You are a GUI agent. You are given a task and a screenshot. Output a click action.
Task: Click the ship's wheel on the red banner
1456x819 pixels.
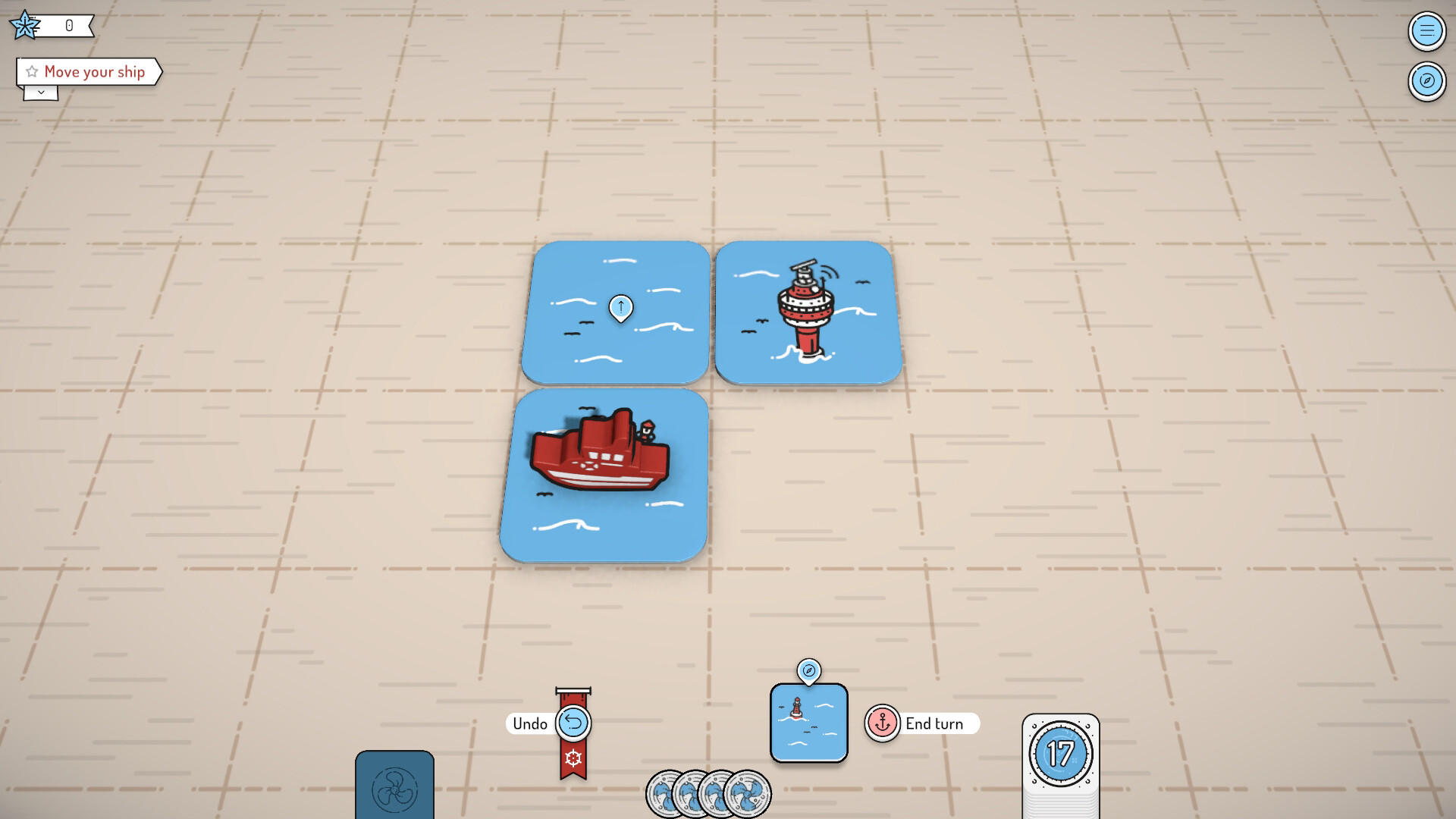[x=574, y=756]
